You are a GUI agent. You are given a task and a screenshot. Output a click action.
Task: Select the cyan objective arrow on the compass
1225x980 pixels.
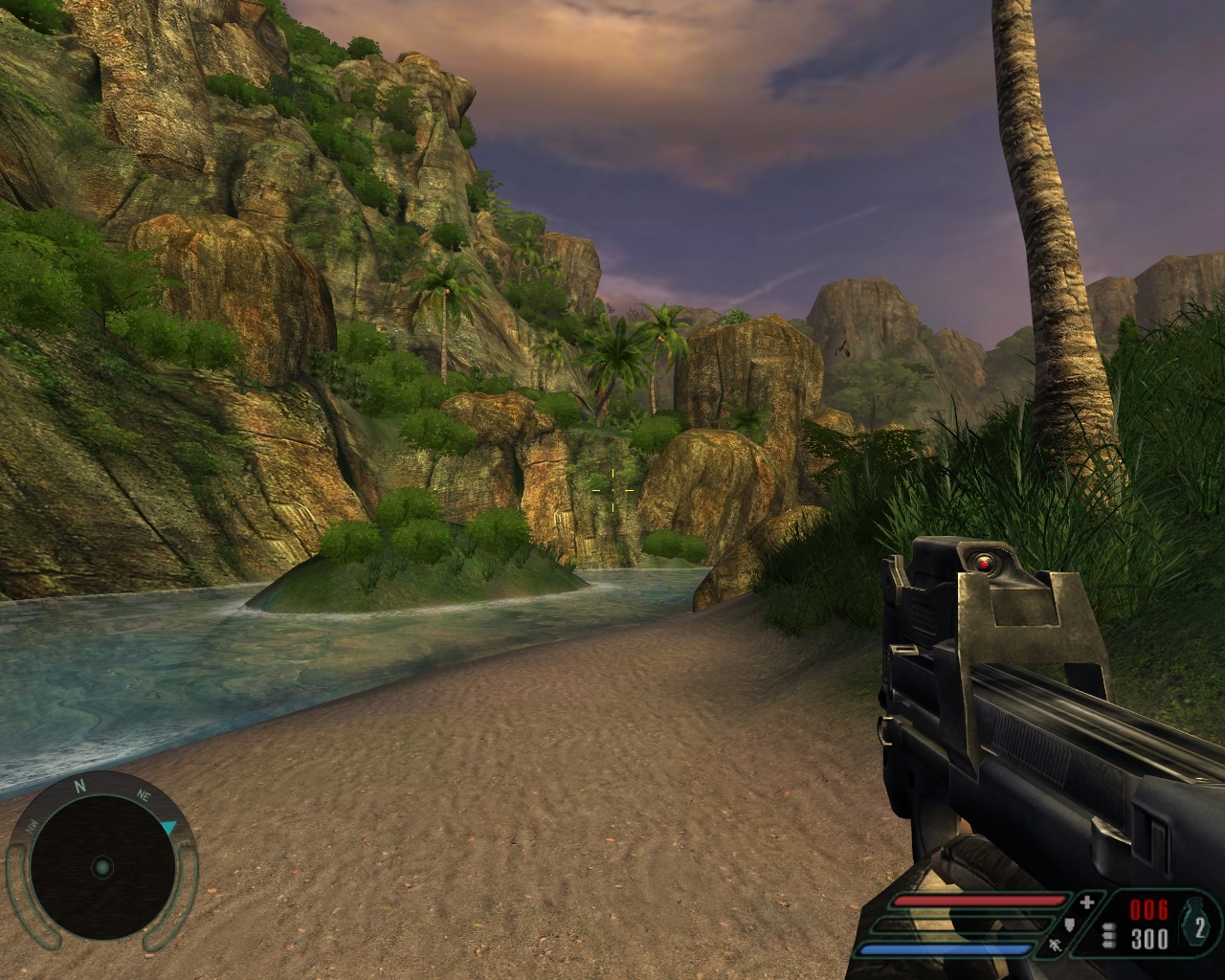169,828
